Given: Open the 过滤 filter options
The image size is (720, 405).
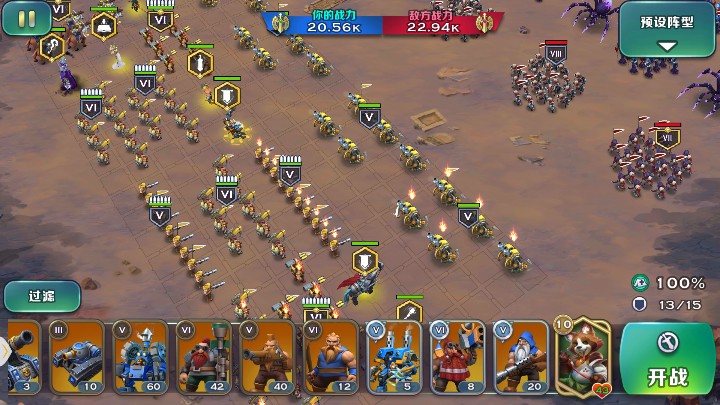Looking at the screenshot, I should click(40, 296).
